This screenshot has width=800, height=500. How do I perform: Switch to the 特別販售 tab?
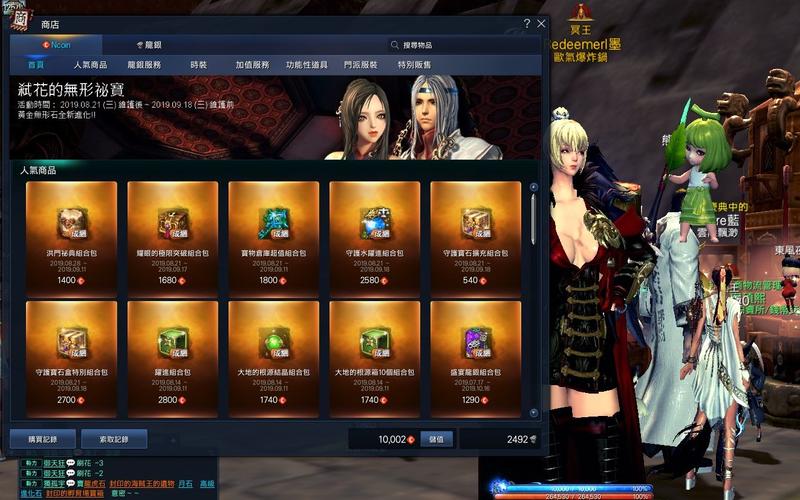click(x=414, y=65)
